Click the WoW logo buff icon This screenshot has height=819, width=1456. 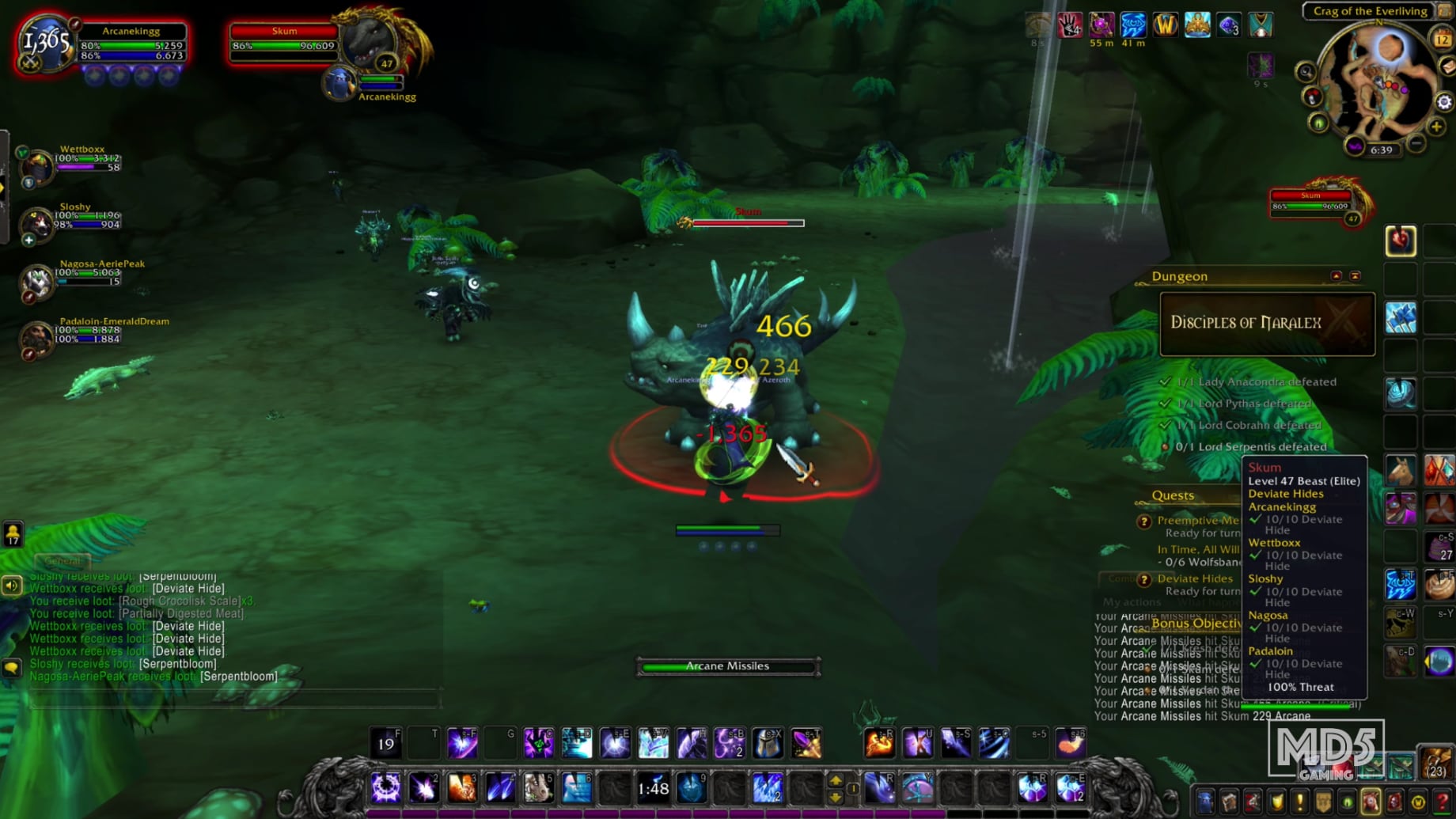coord(1165,25)
